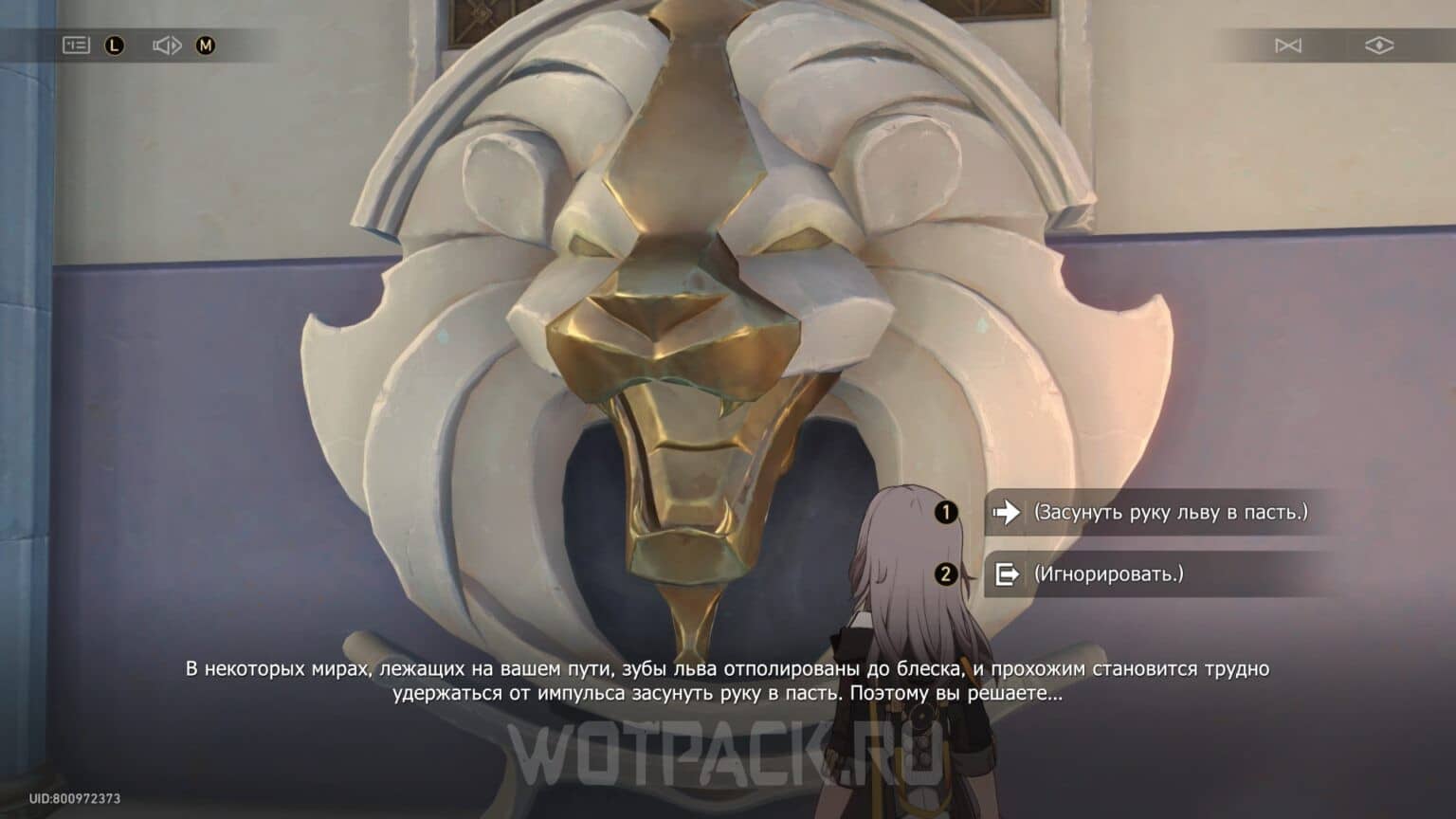Choose the option to put hand in lion's mouth
The width and height of the screenshot is (1456, 819).
click(1156, 513)
